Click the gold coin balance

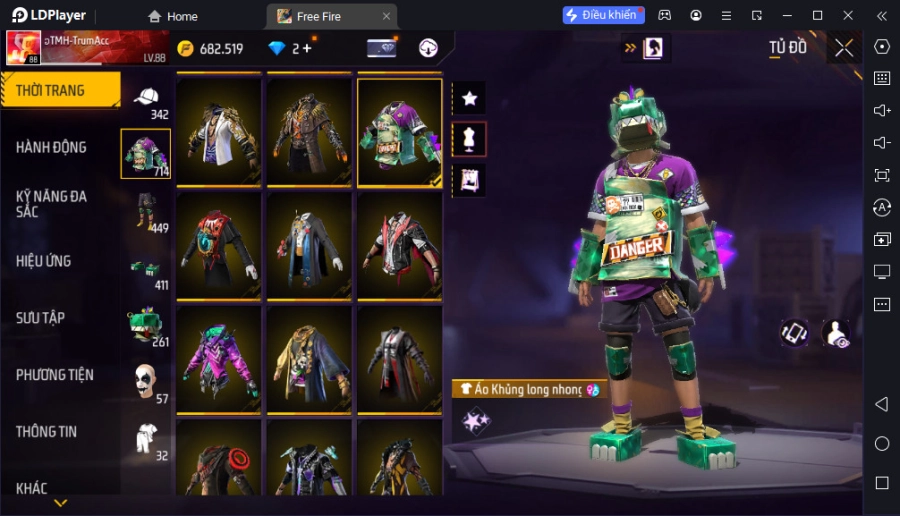tap(210, 48)
